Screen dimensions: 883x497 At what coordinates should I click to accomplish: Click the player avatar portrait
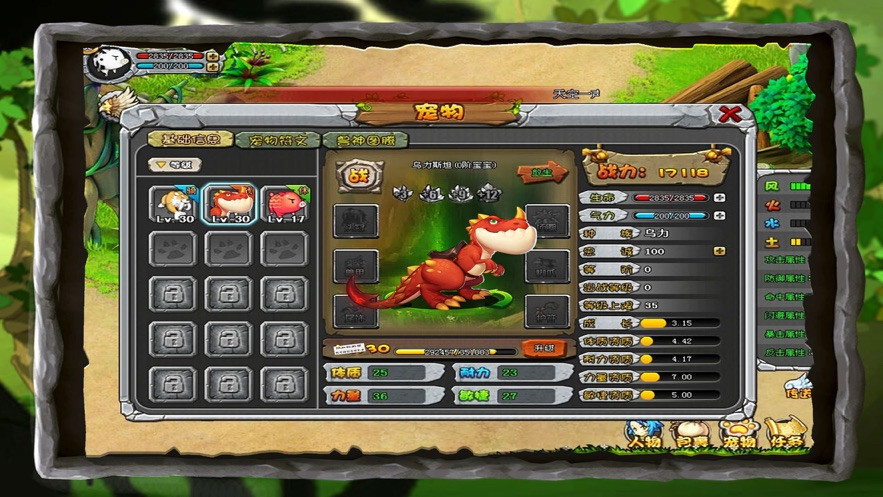pyautogui.click(x=105, y=64)
